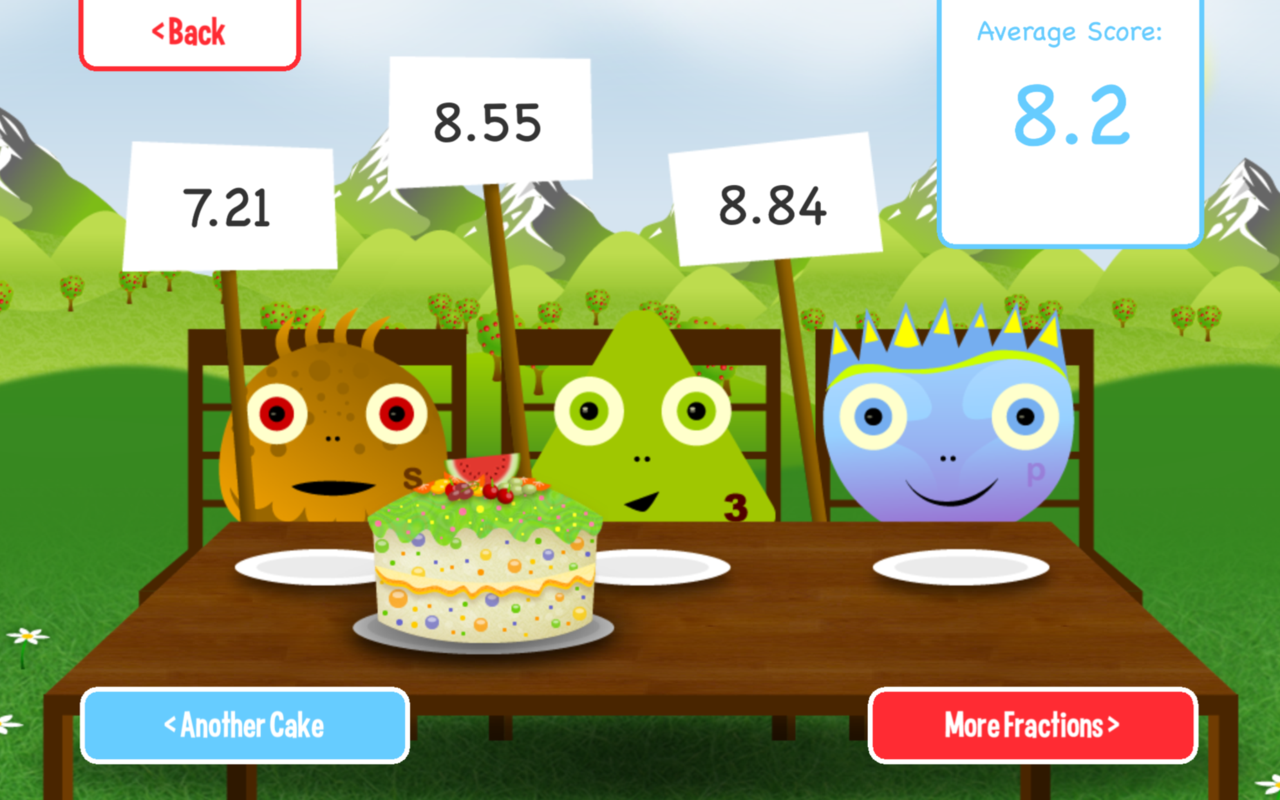
Task: Click the empty plate on the right
Action: (960, 565)
